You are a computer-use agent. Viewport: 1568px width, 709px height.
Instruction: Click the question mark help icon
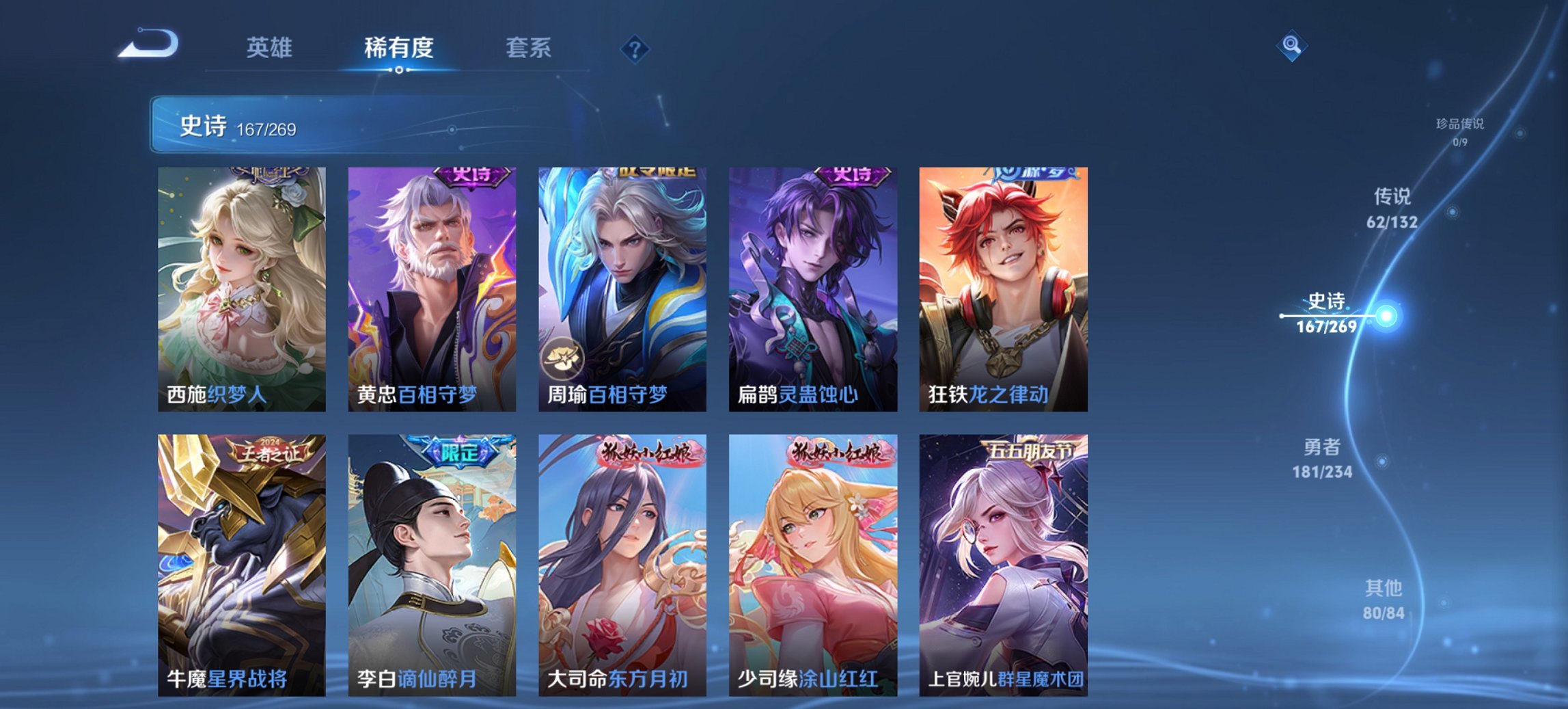(634, 49)
